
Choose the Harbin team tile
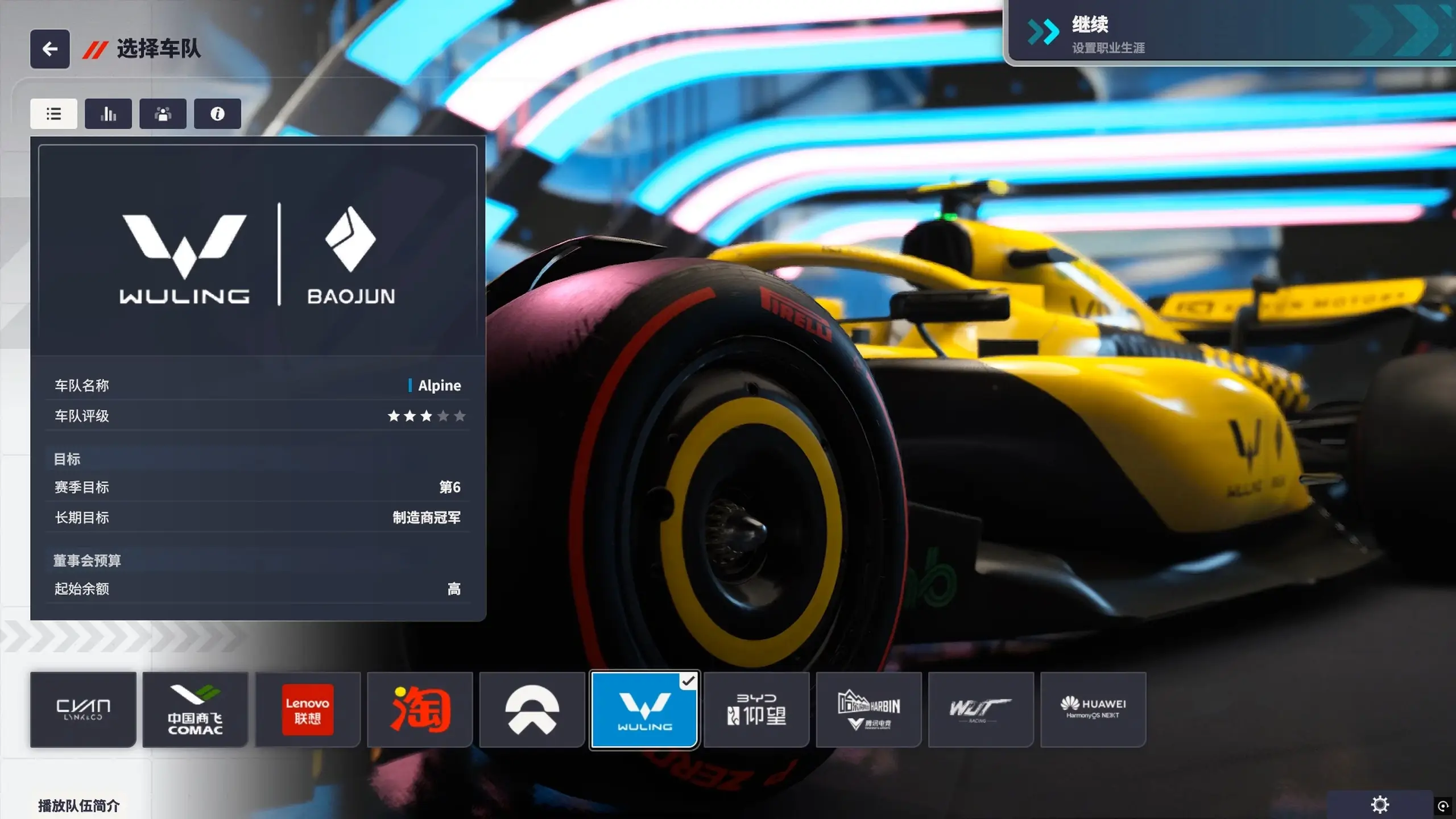pyautogui.click(x=868, y=710)
